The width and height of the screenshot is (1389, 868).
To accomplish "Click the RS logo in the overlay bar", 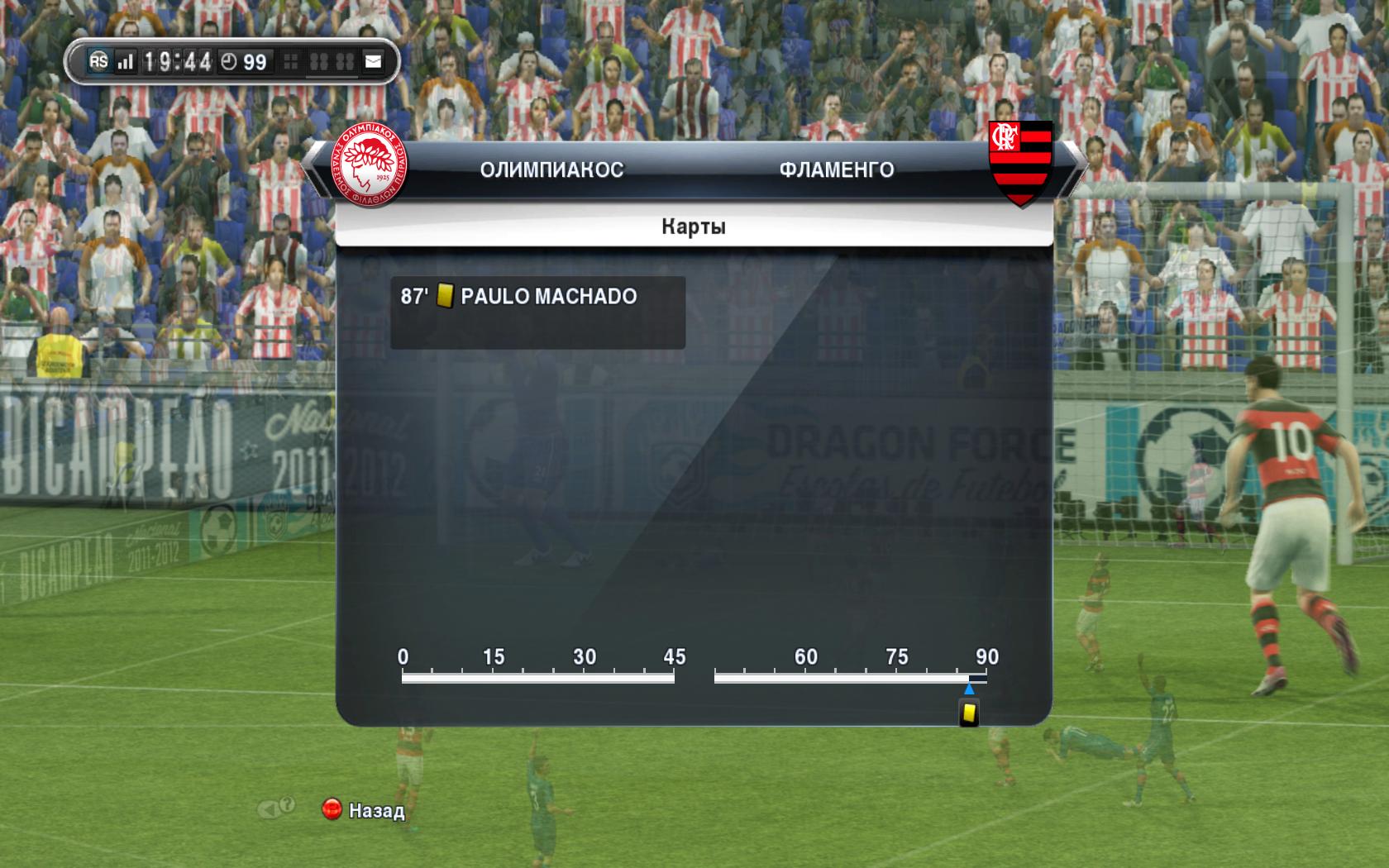I will click(x=99, y=62).
